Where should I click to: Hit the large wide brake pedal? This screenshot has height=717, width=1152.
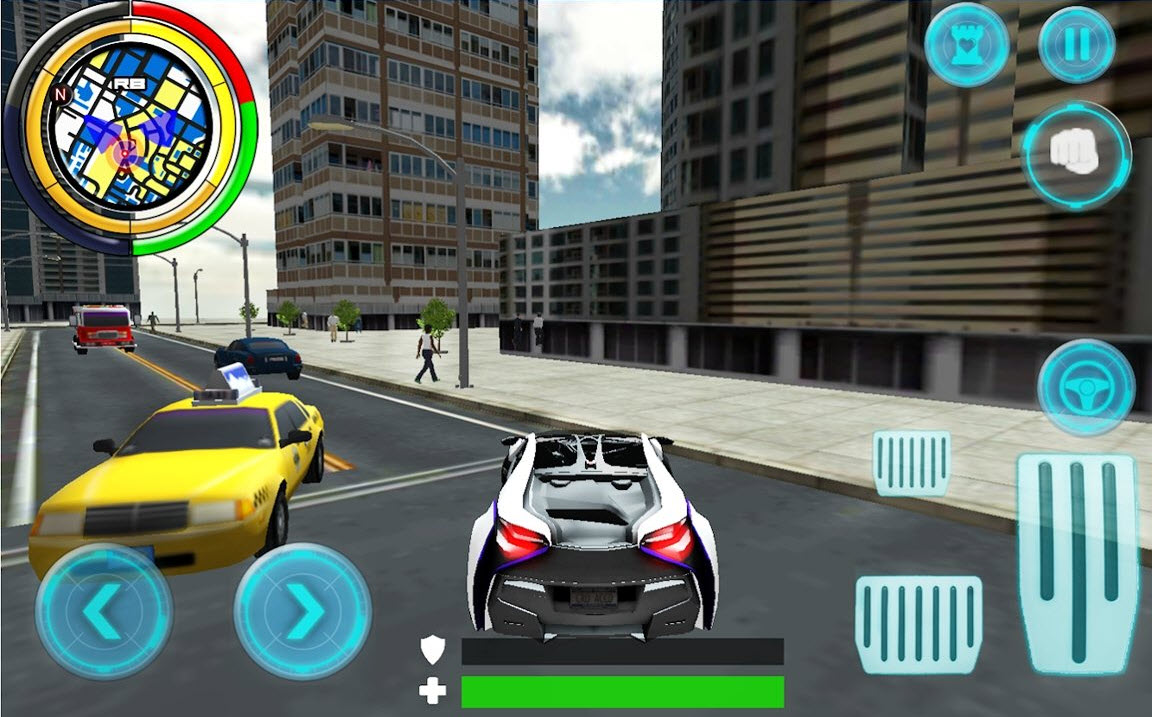[919, 623]
